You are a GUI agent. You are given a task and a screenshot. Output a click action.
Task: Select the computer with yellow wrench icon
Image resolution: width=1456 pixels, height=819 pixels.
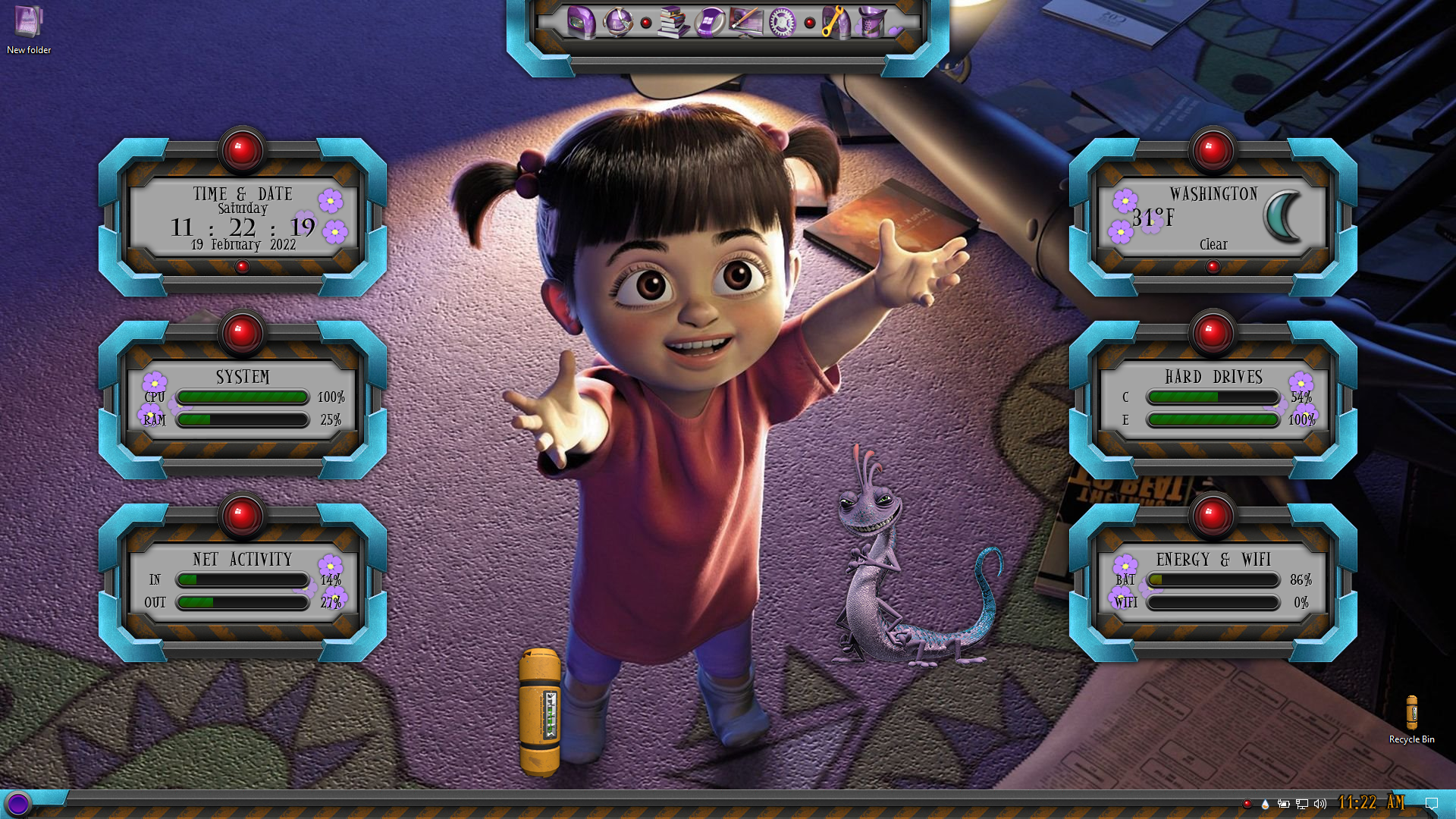click(835, 22)
